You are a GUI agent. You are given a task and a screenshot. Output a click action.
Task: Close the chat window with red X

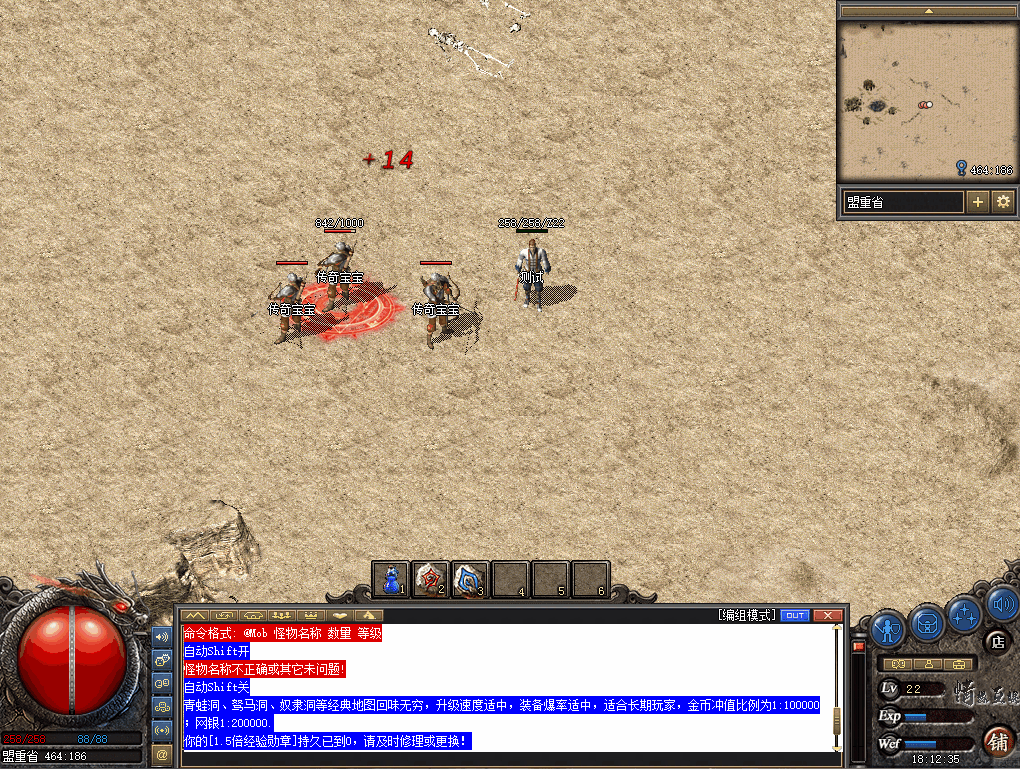[x=827, y=615]
